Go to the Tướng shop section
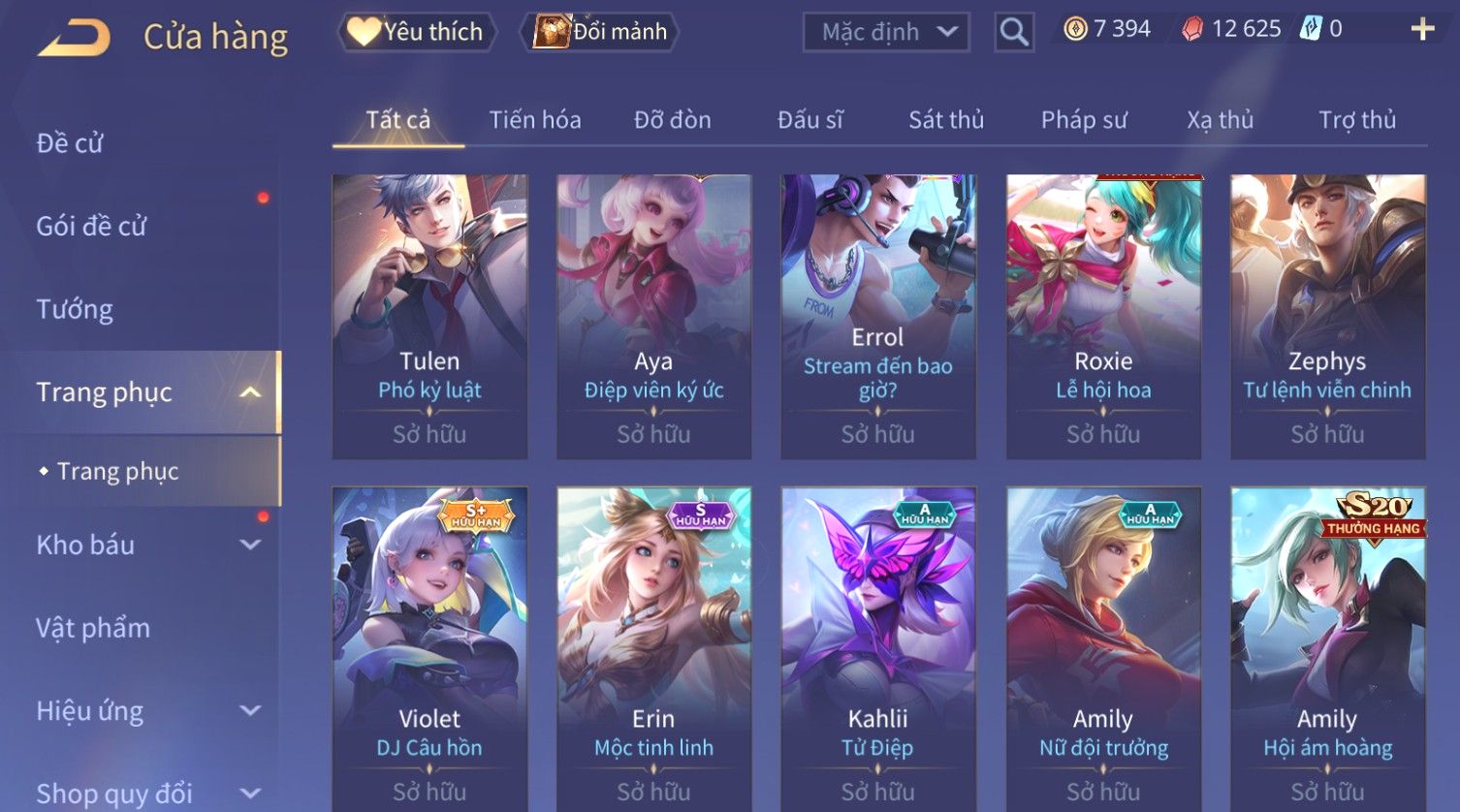 pos(75,309)
